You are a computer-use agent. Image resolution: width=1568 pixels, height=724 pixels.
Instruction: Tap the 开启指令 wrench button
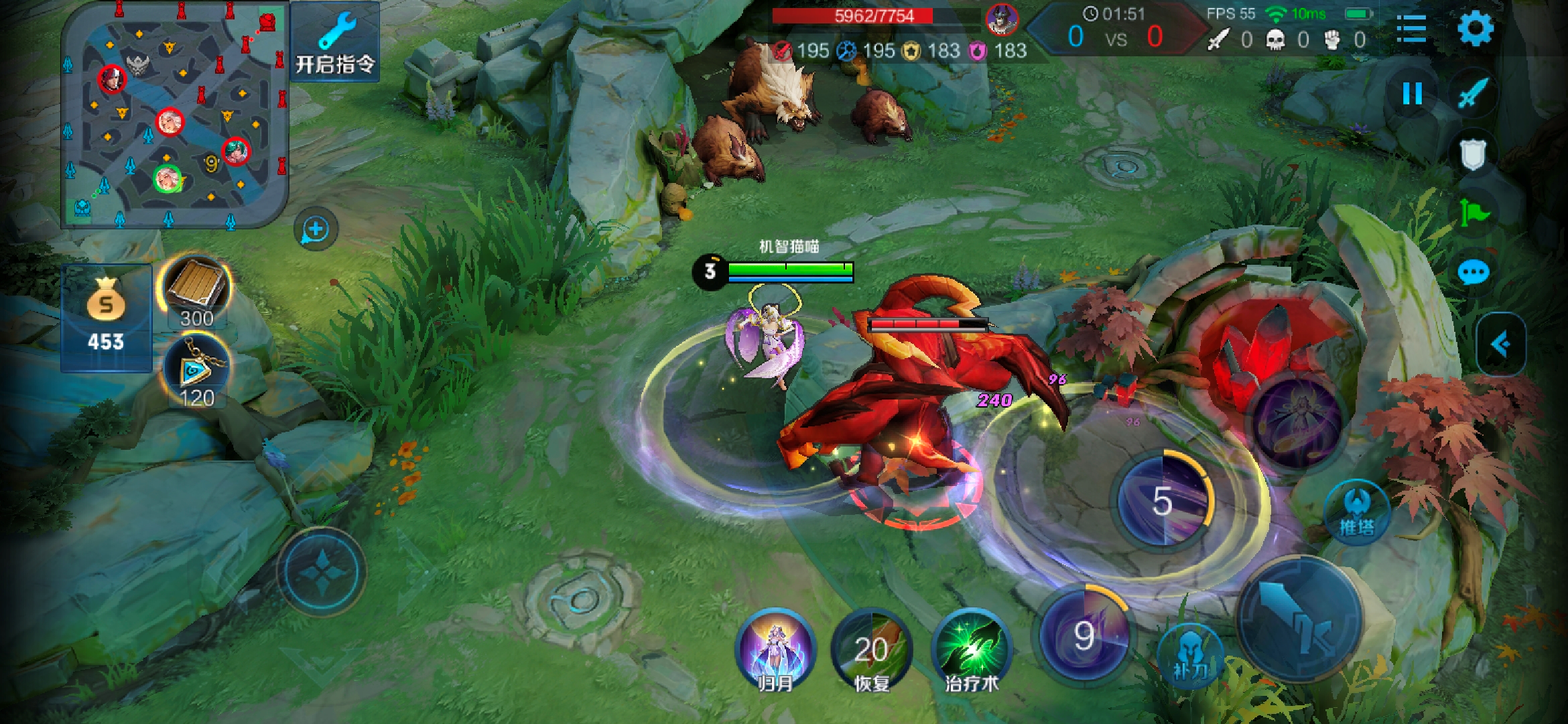pos(335,43)
